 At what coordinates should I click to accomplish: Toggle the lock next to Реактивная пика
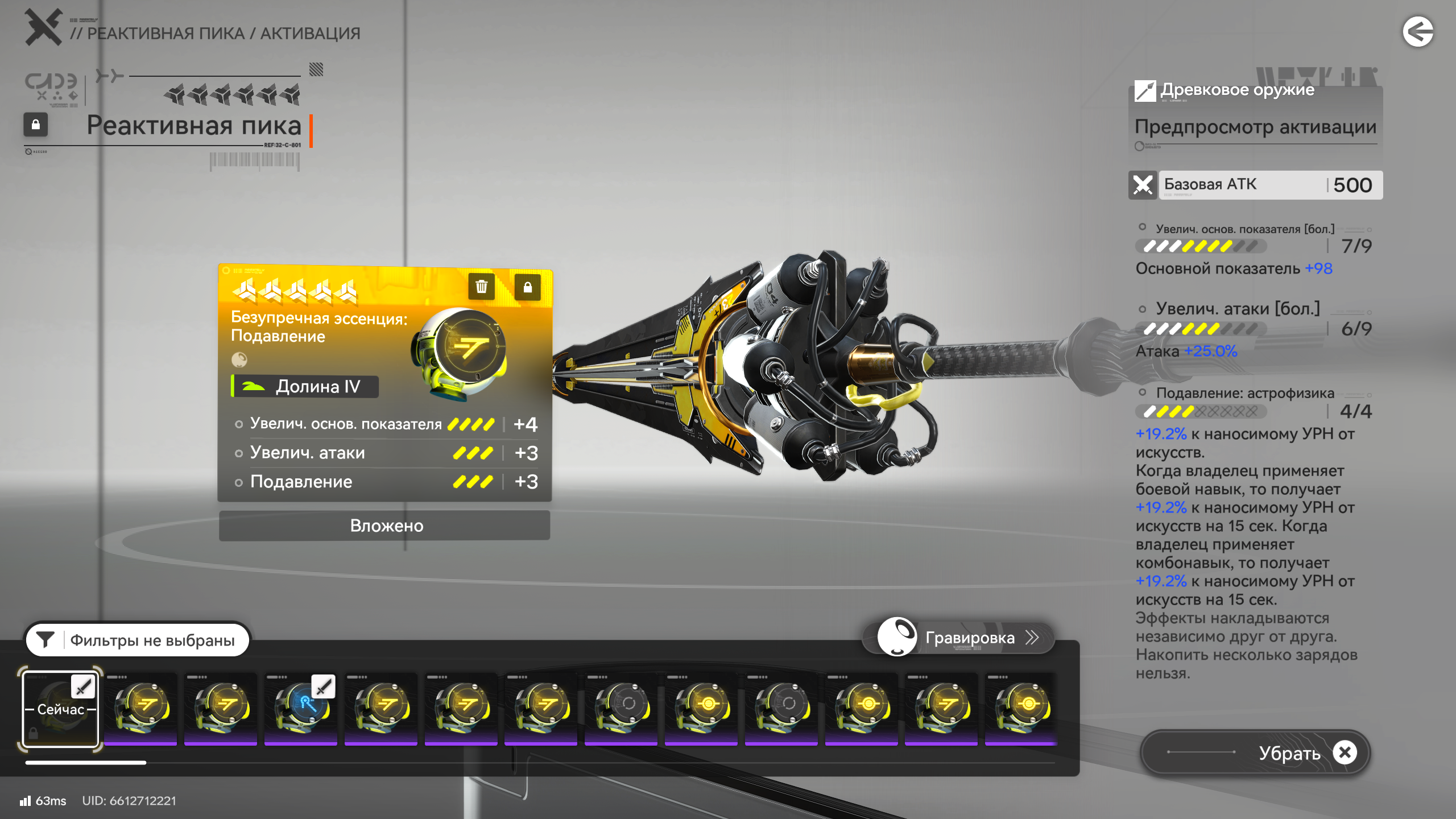(35, 125)
